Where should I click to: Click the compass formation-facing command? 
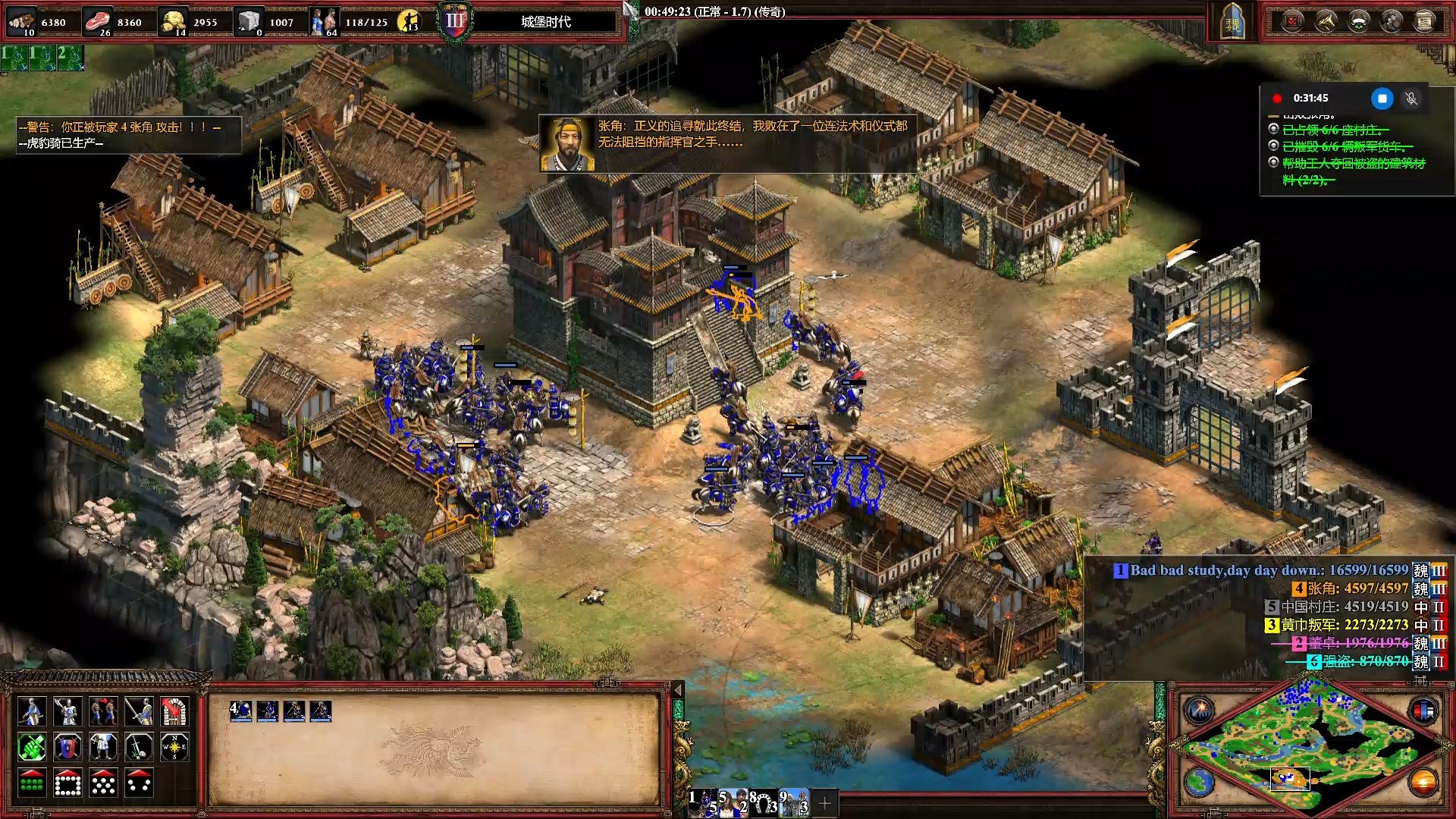click(x=174, y=747)
